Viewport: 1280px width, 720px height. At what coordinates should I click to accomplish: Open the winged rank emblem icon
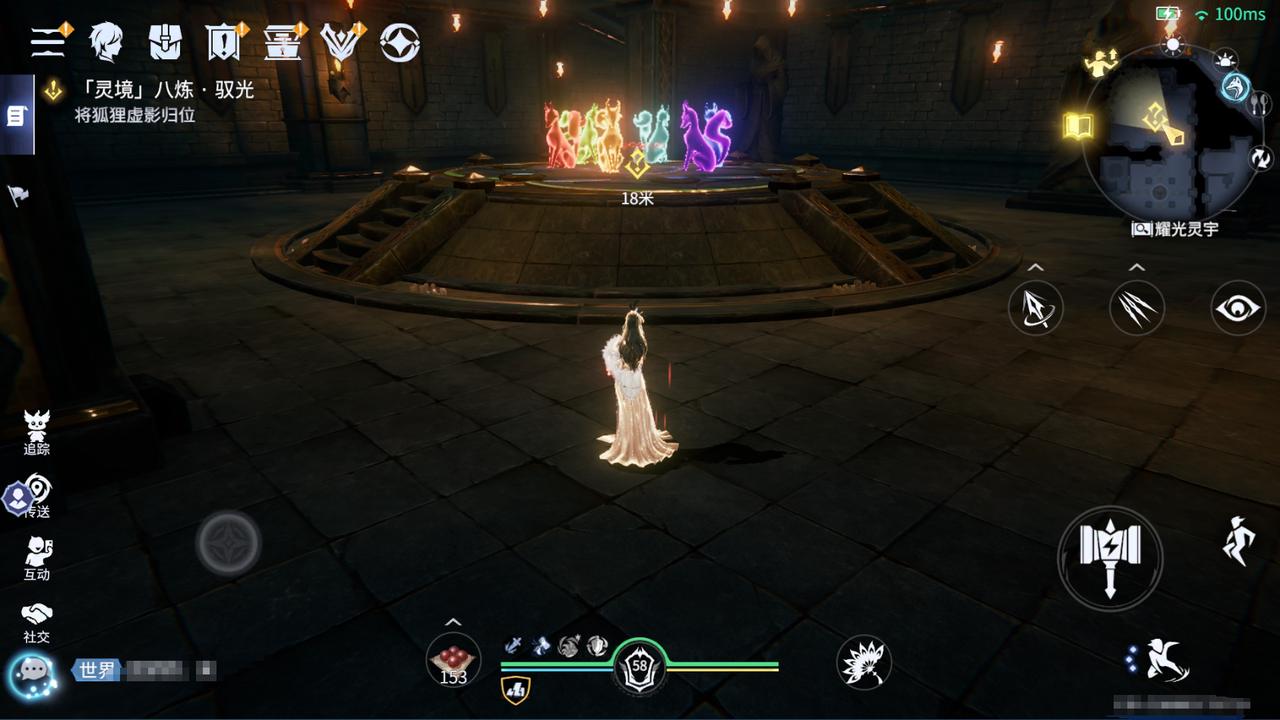pos(340,42)
